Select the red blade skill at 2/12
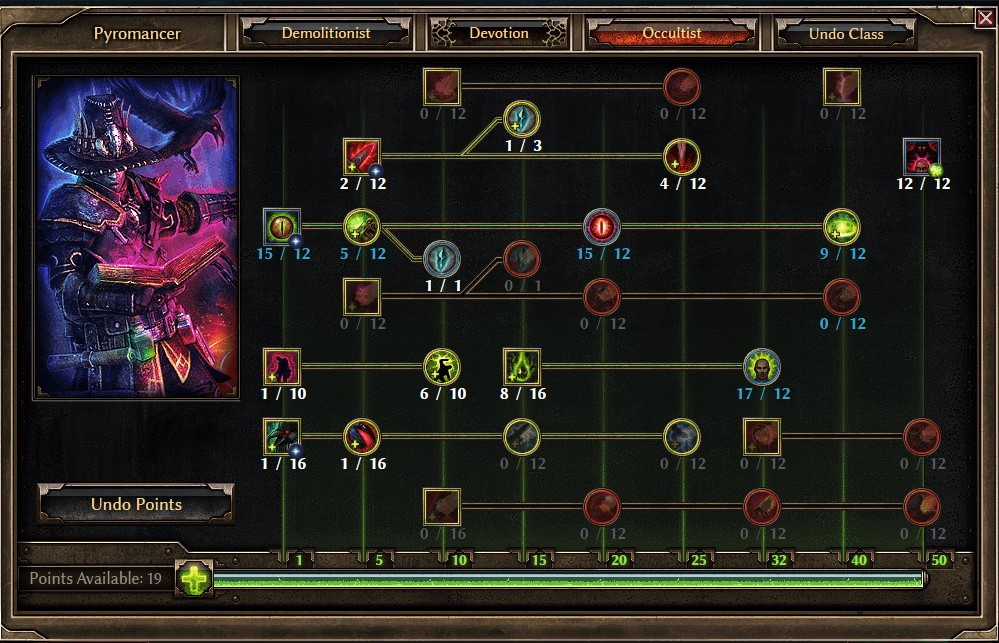The image size is (999, 643). coord(362,157)
